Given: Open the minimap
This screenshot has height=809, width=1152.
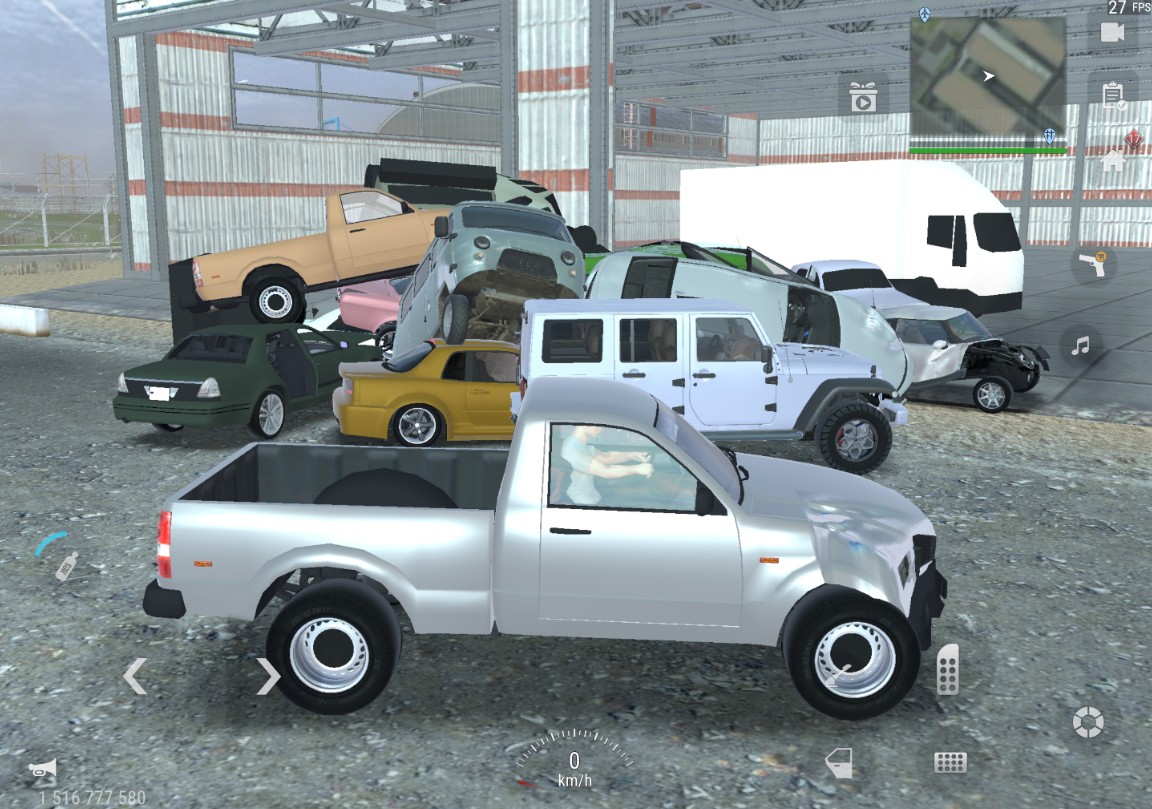Looking at the screenshot, I should point(986,77).
